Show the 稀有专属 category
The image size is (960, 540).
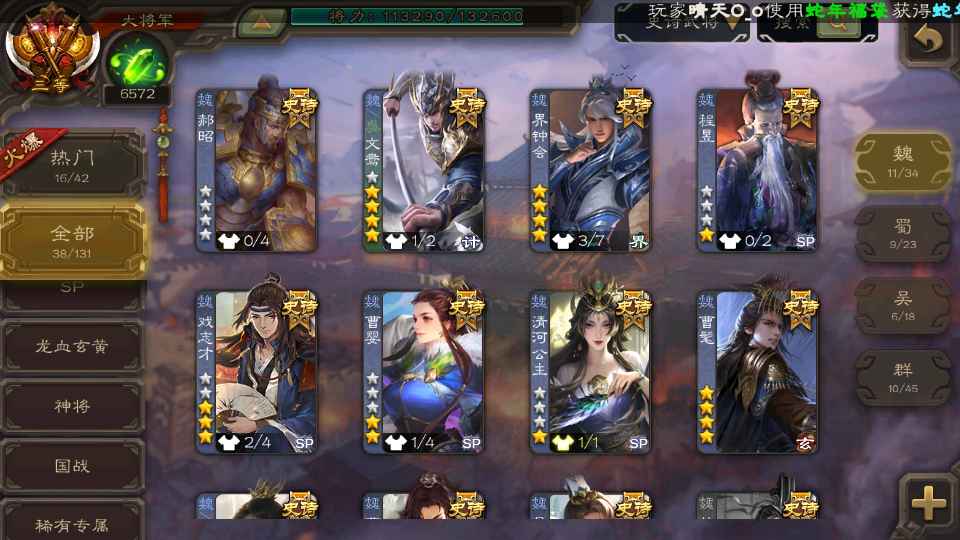pyautogui.click(x=72, y=524)
